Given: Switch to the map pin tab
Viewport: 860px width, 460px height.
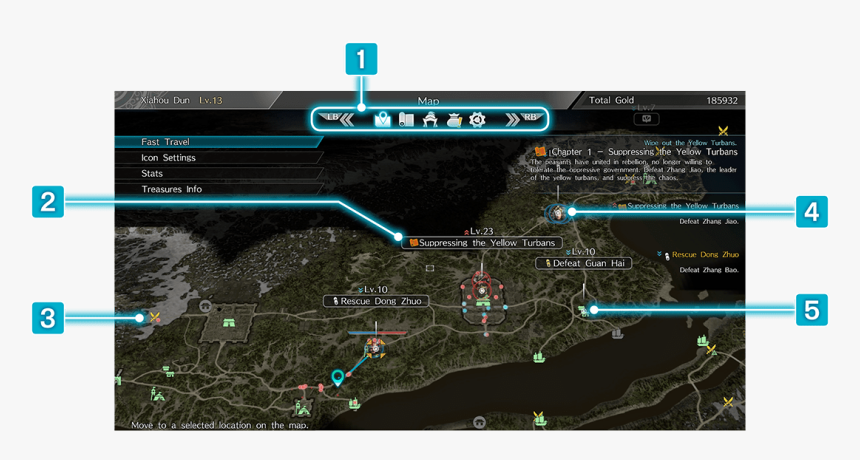Looking at the screenshot, I should coord(382,120).
